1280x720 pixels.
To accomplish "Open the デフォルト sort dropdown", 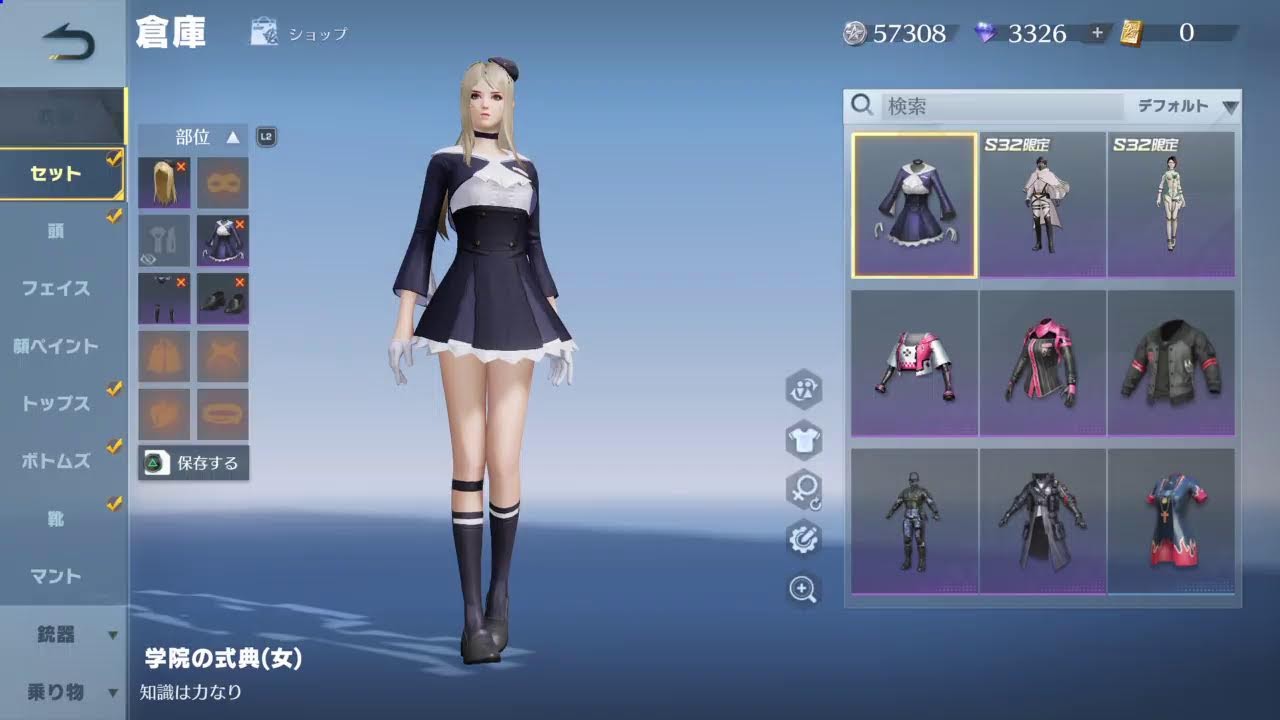I will 1185,106.
